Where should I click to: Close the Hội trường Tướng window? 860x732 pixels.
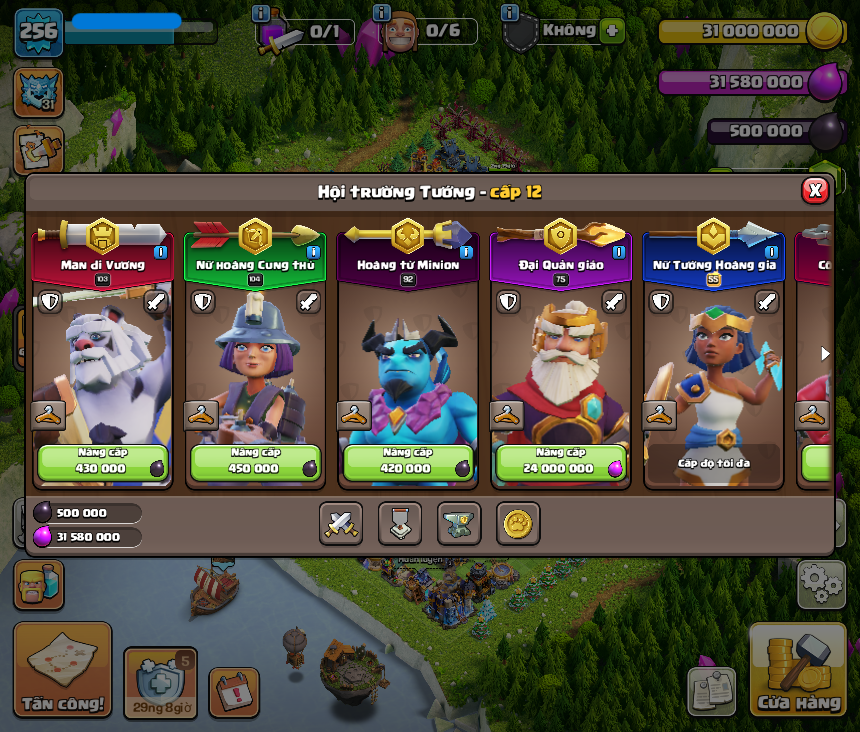[x=815, y=190]
